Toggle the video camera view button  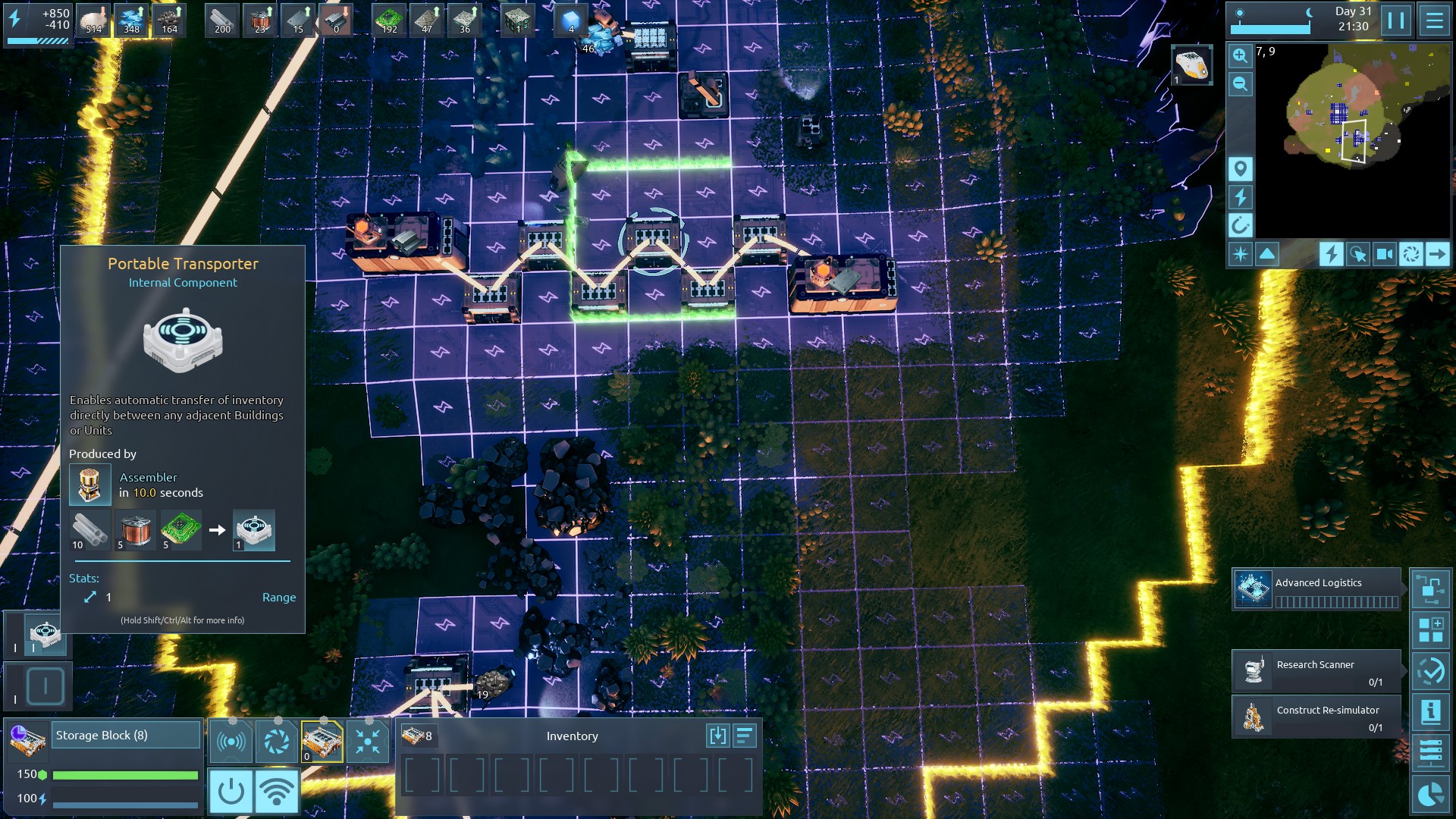[1384, 254]
